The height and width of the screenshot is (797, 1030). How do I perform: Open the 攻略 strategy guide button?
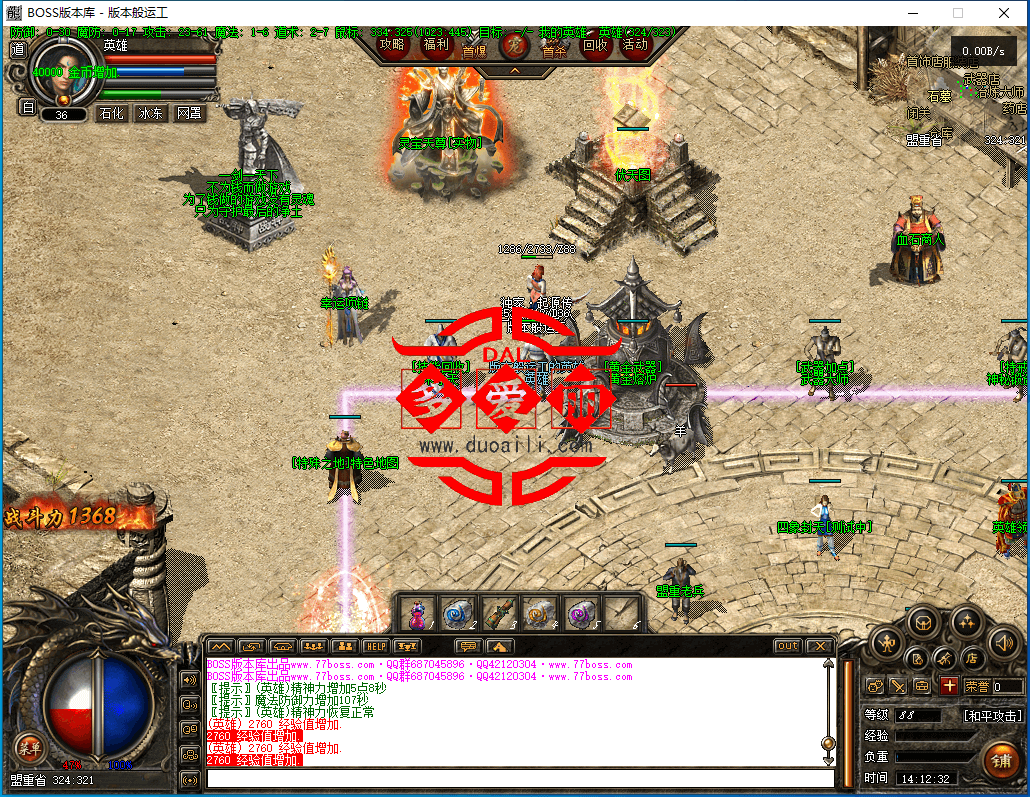coord(393,45)
